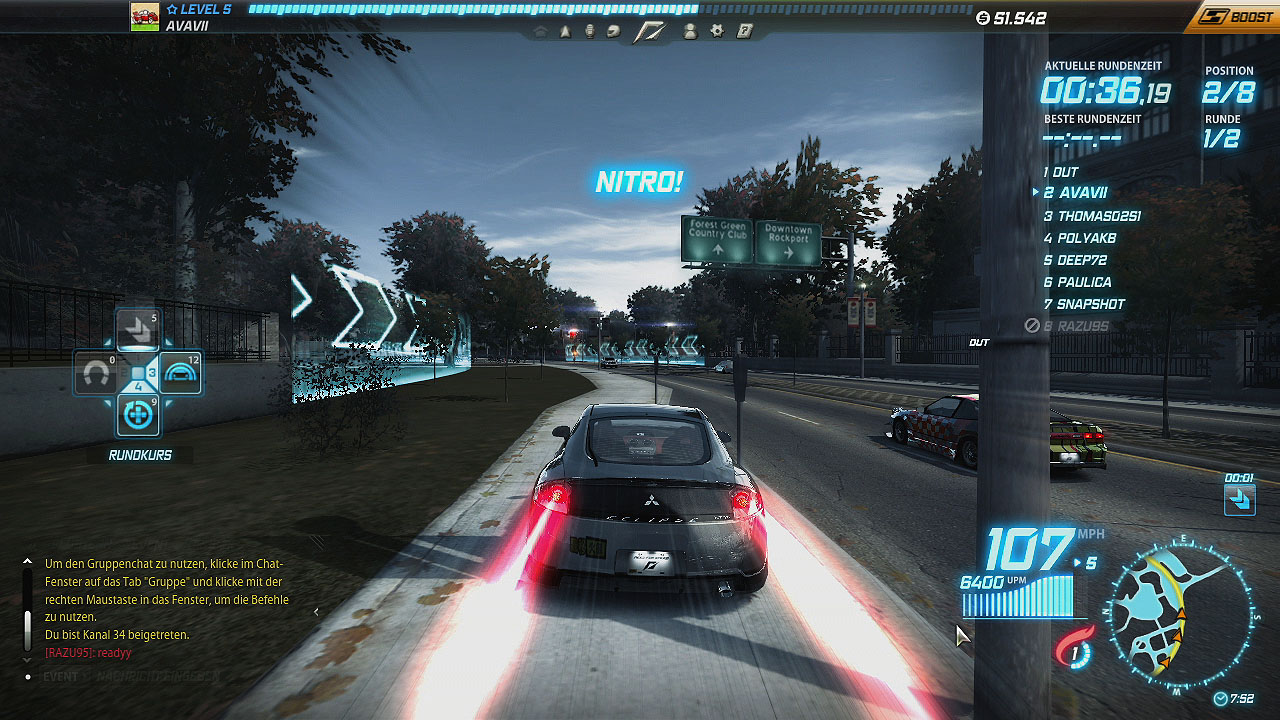Select the grayed power-up with count 0
This screenshot has width=1280, height=720.
click(97, 372)
